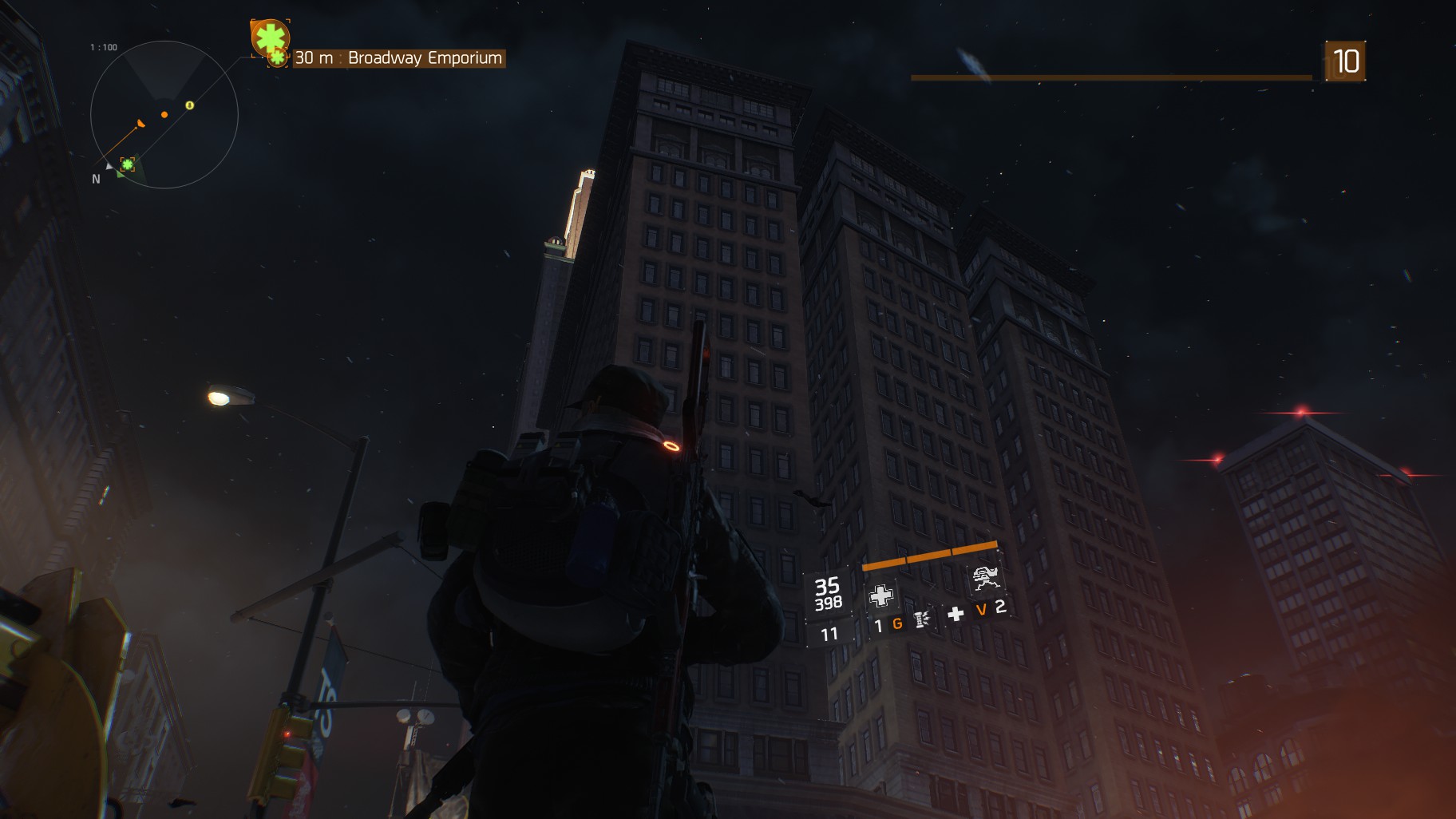1456x819 pixels.
Task: Click the yellow marker on the minimap
Action: pos(190,105)
